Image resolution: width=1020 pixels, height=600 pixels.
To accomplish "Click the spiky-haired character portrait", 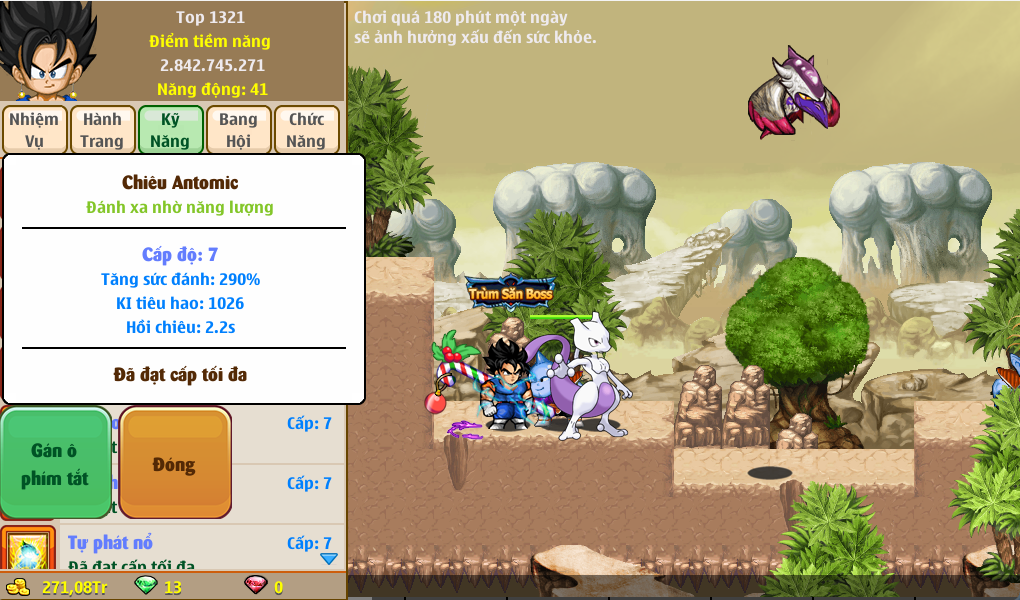I will tap(47, 50).
